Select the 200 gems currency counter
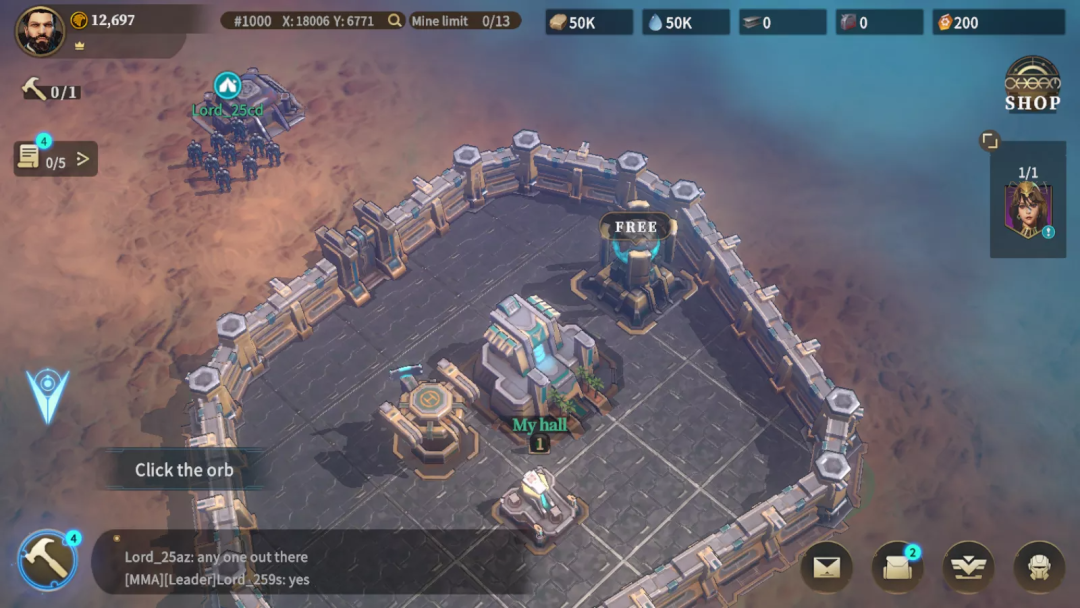This screenshot has width=1080, height=608. point(998,22)
